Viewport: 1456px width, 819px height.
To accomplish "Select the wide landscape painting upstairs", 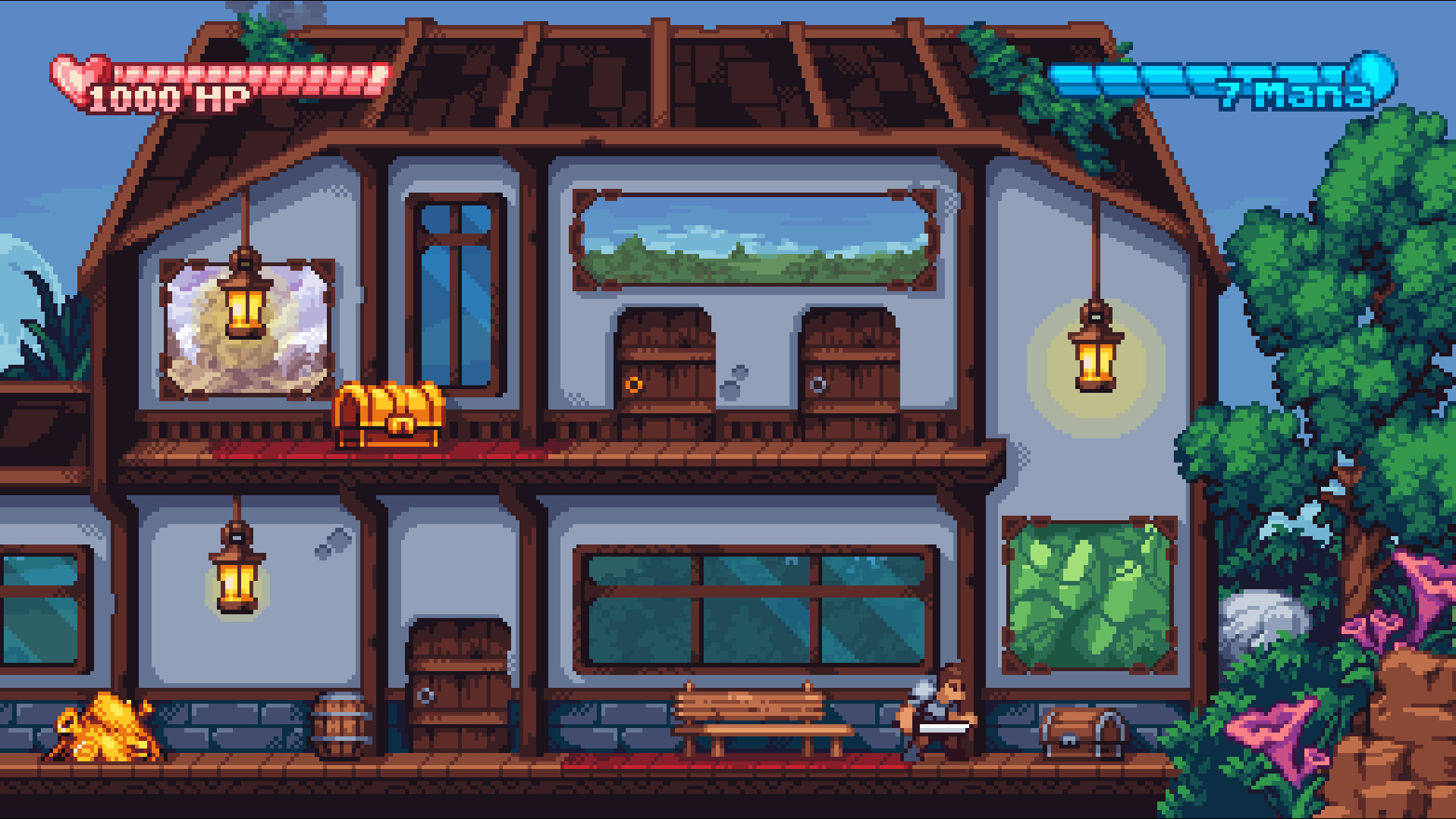I will [x=758, y=235].
